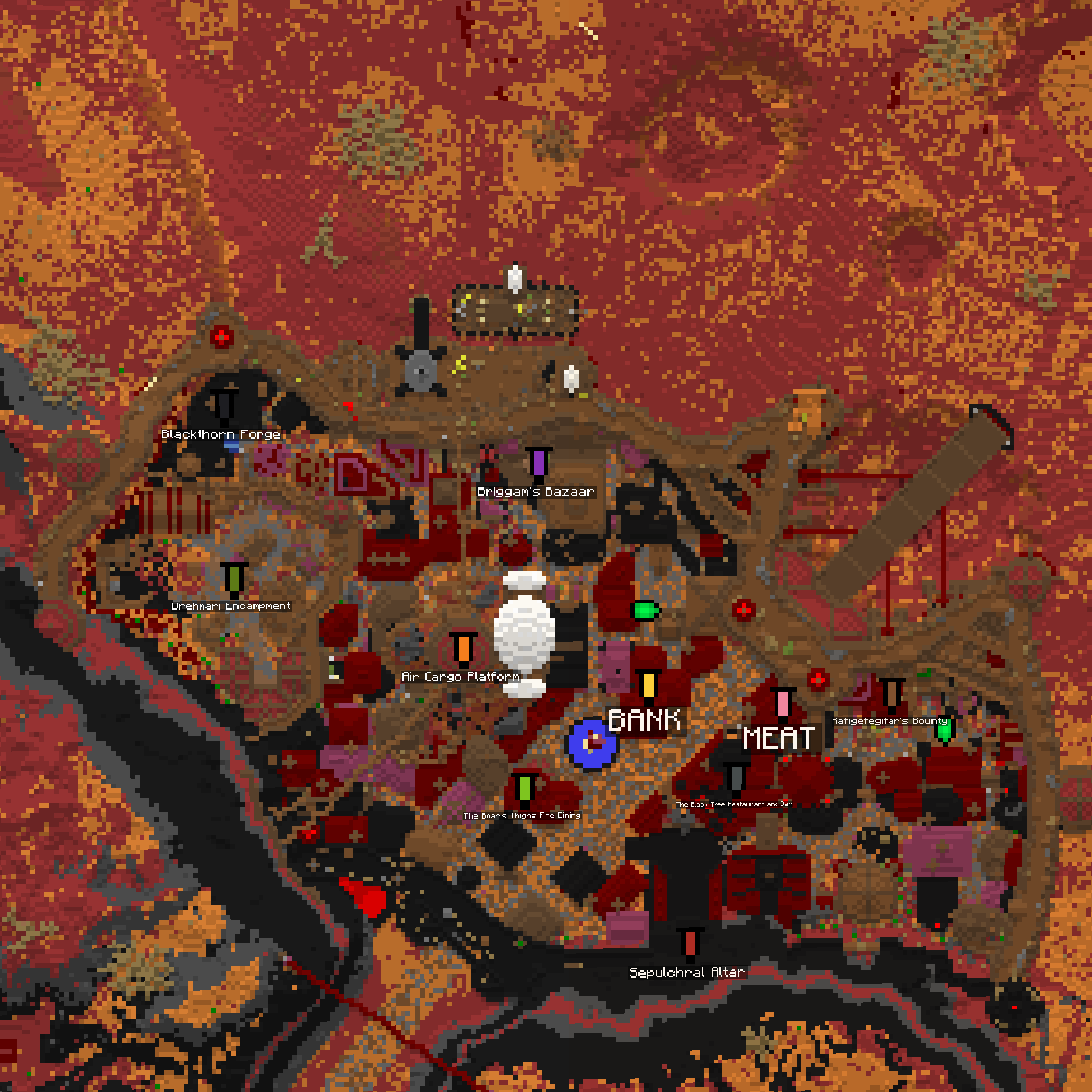Select the Blackthorn Forge map marker
Screen dimensions: 1092x1092
[x=225, y=405]
